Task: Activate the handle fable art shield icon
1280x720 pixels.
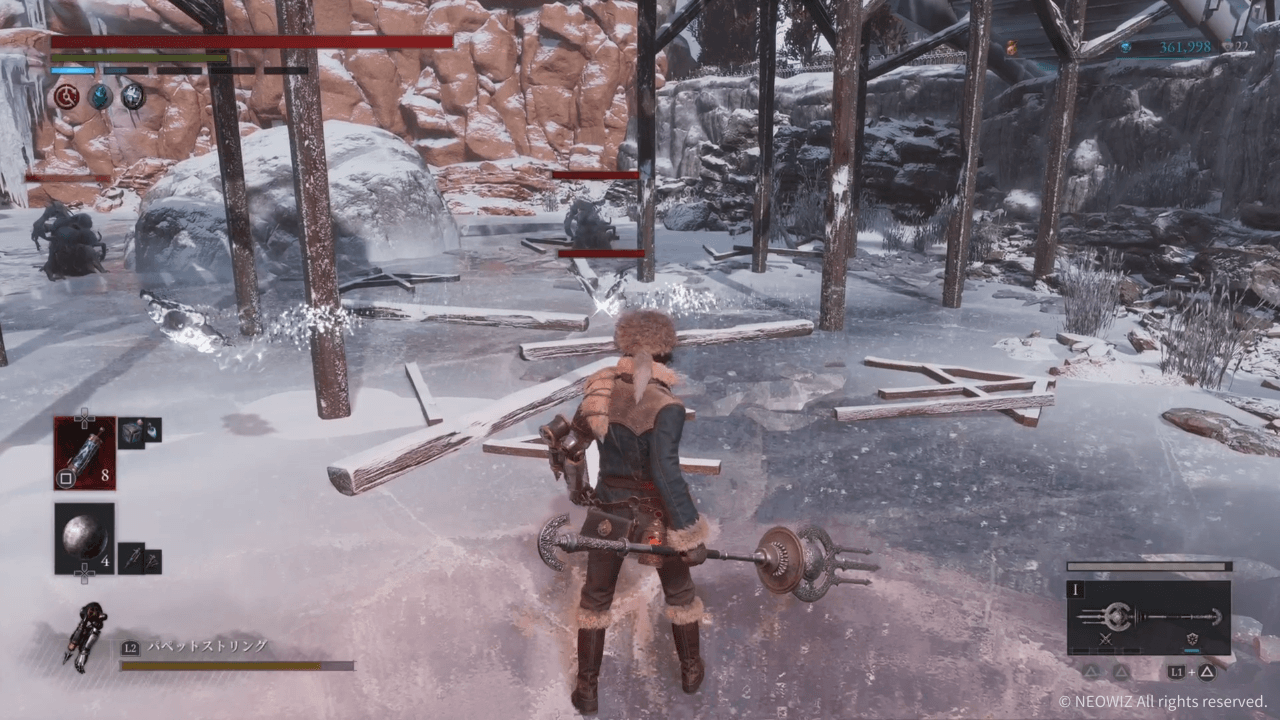Action: (x=1192, y=639)
